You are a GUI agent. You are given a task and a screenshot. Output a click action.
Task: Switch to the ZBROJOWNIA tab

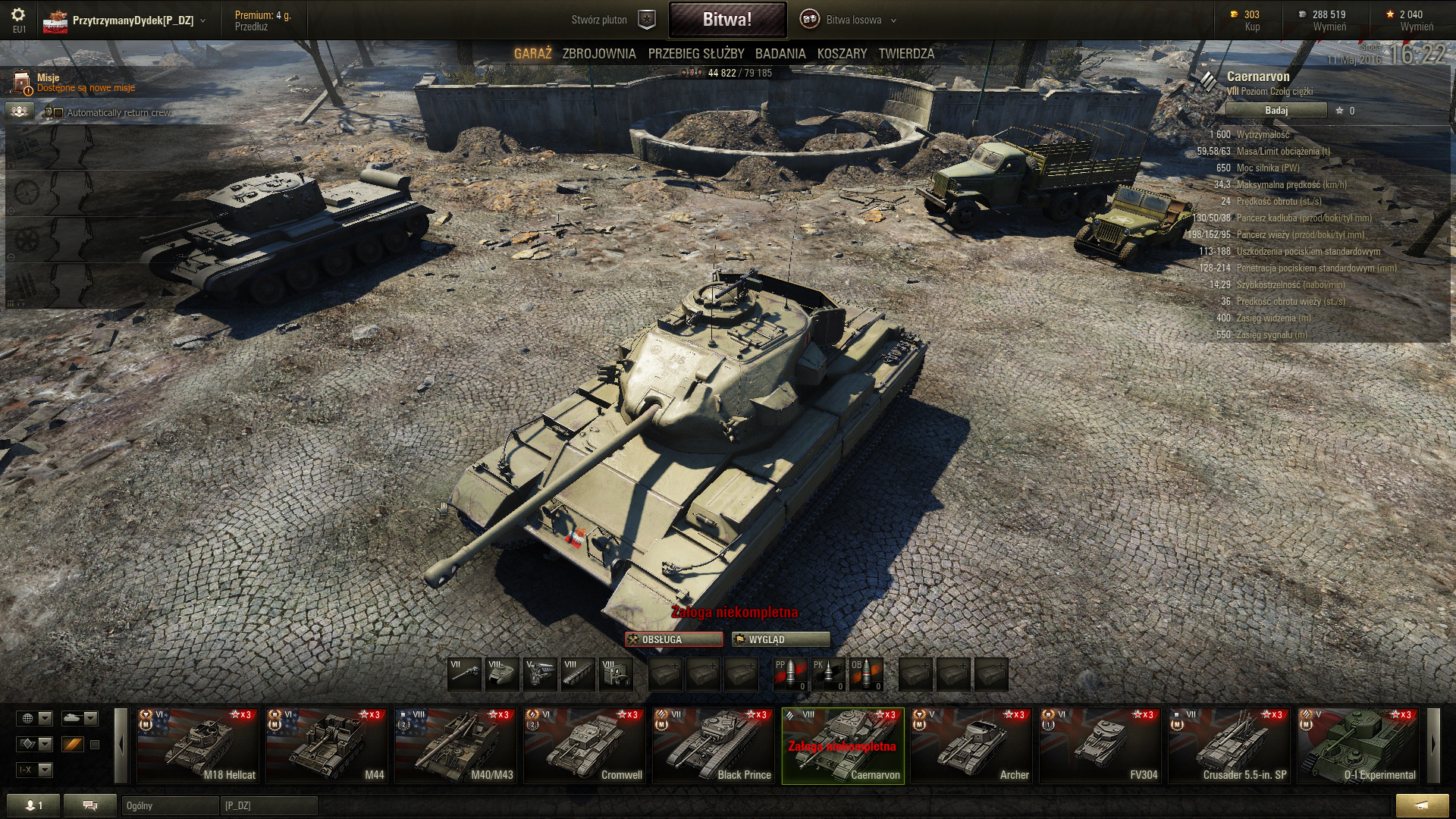coord(598,54)
